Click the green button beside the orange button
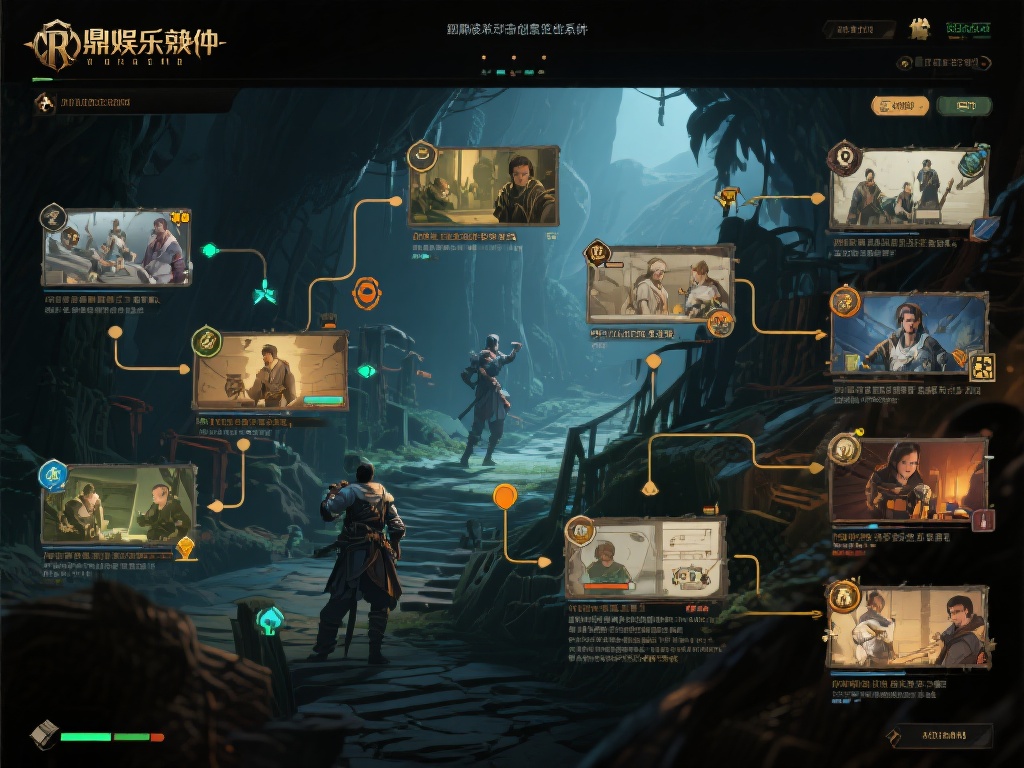 (965, 105)
